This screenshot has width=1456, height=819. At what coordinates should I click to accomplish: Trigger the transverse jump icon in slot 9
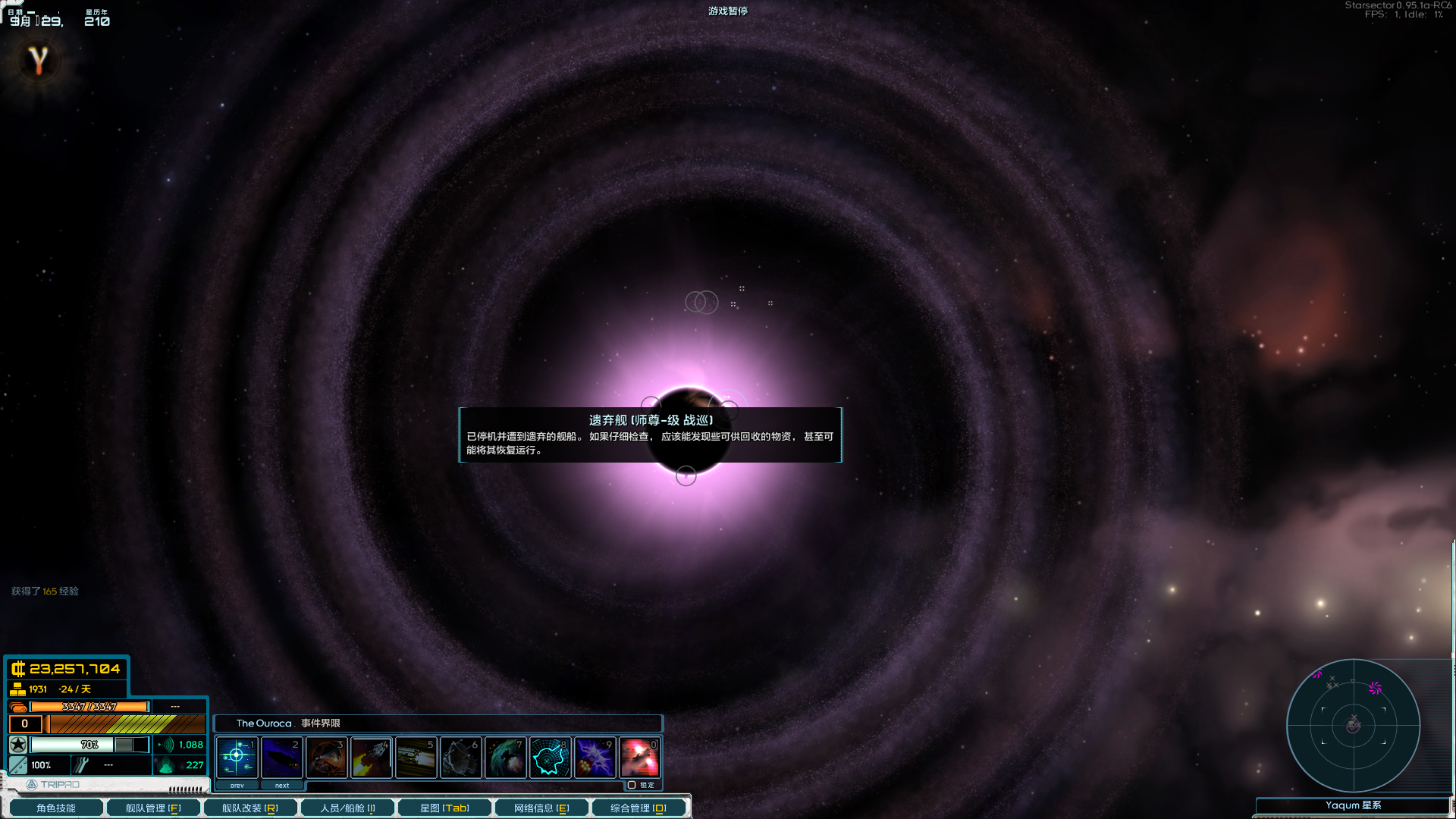(595, 757)
